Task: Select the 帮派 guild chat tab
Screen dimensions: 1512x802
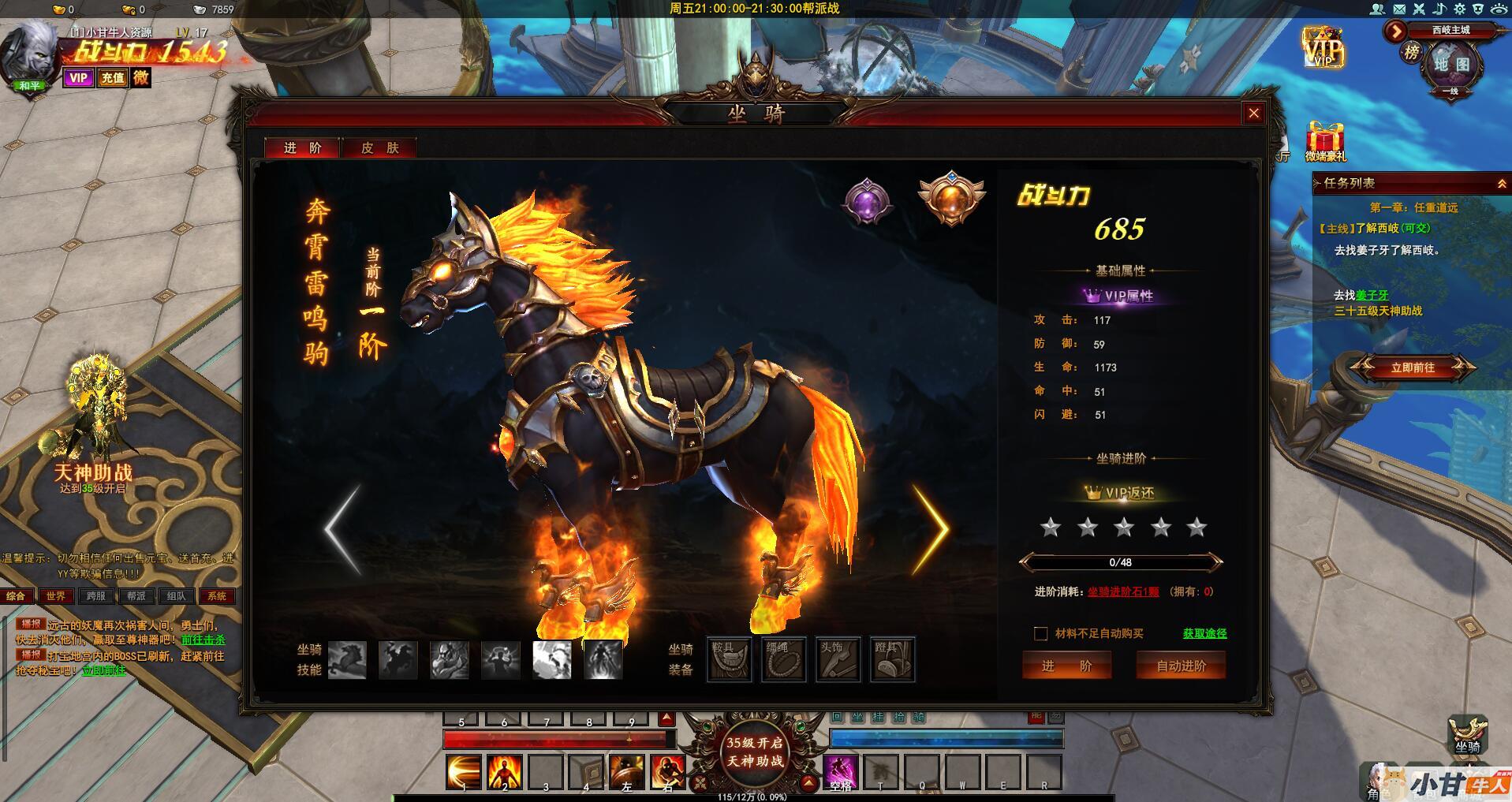Action: [x=136, y=596]
